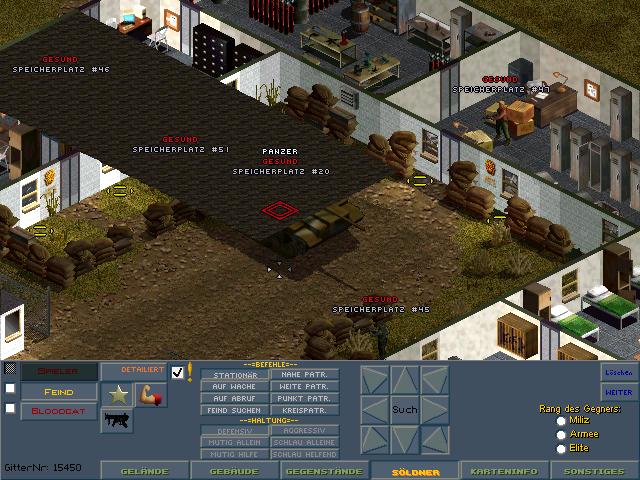Assign the Auf Wache order
This screenshot has width=640, height=480.
(x=235, y=386)
